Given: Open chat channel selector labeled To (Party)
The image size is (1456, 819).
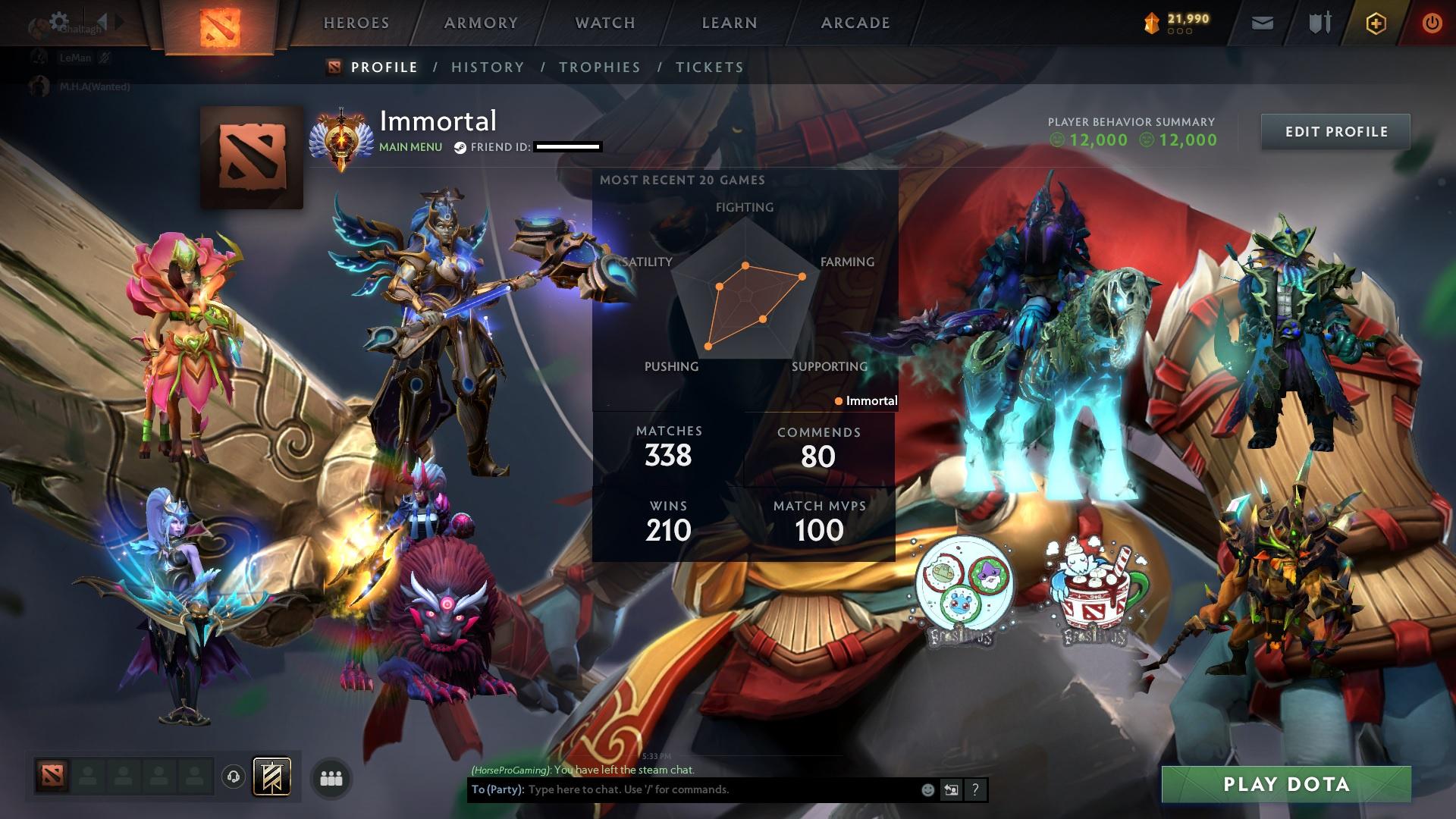Looking at the screenshot, I should [x=497, y=789].
